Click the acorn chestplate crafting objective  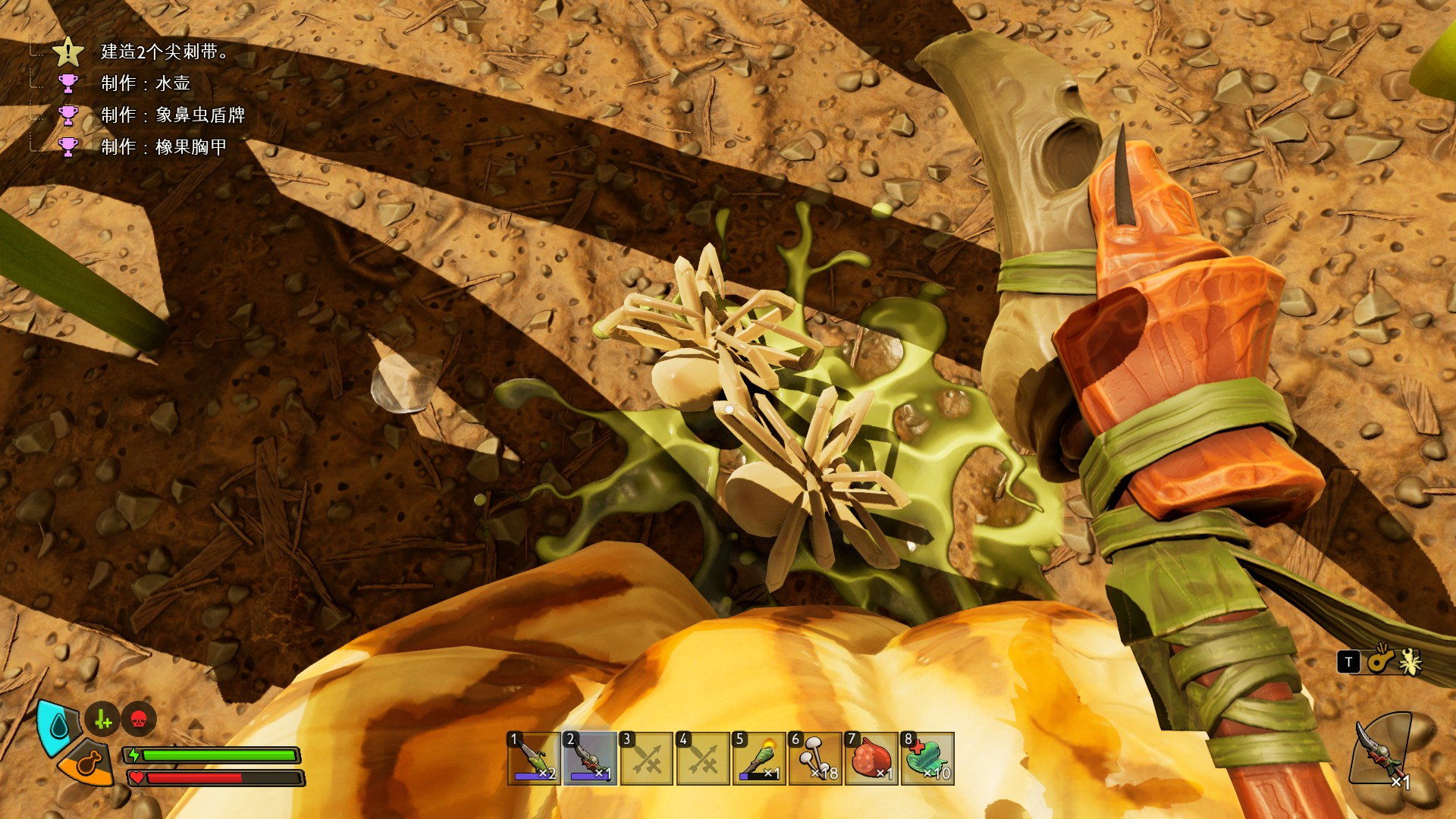[x=164, y=147]
